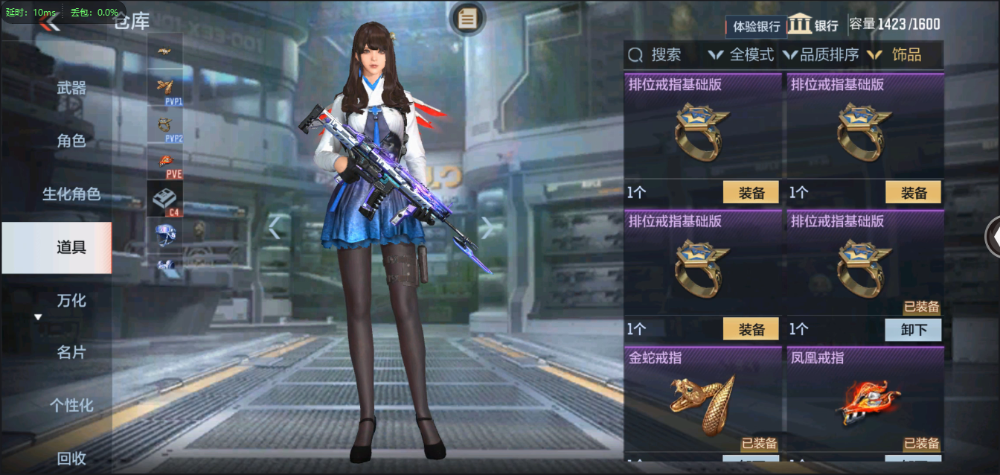1000x475 pixels.
Task: Switch to the 角色 tab
Action: (x=71, y=141)
